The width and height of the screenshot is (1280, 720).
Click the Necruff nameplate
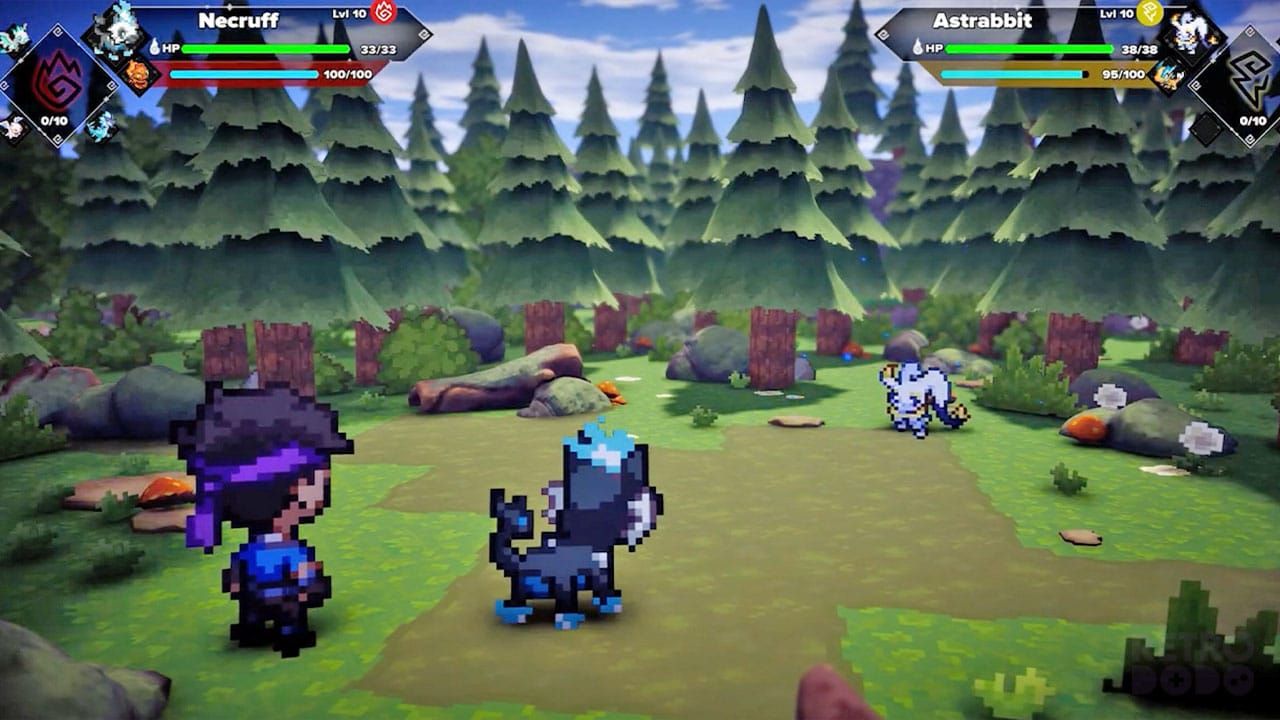click(239, 19)
